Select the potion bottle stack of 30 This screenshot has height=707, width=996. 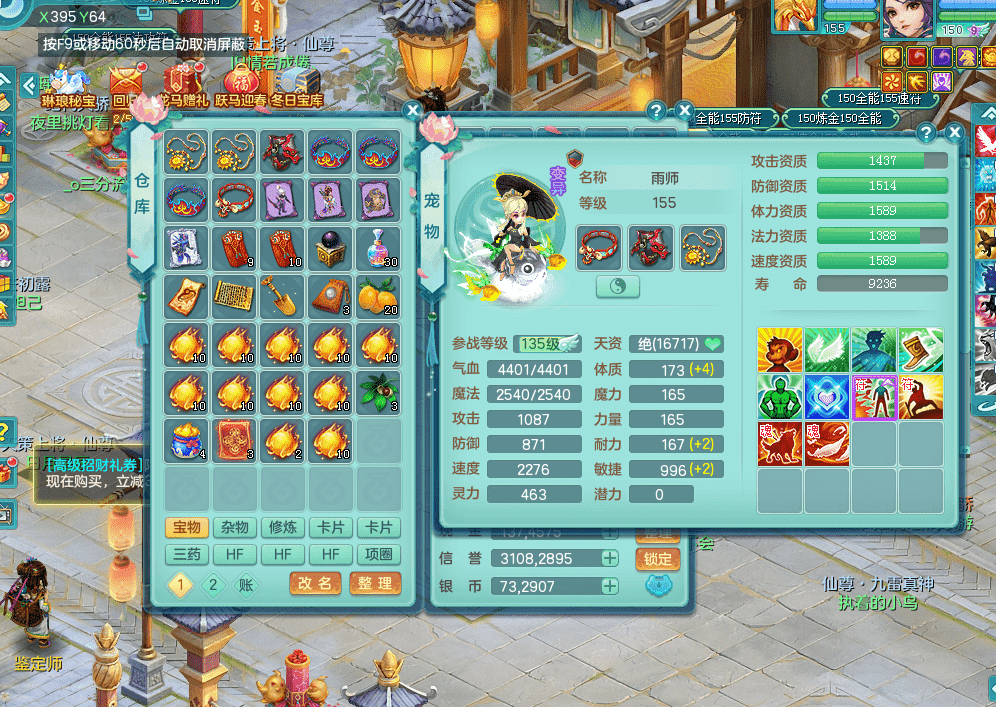379,249
